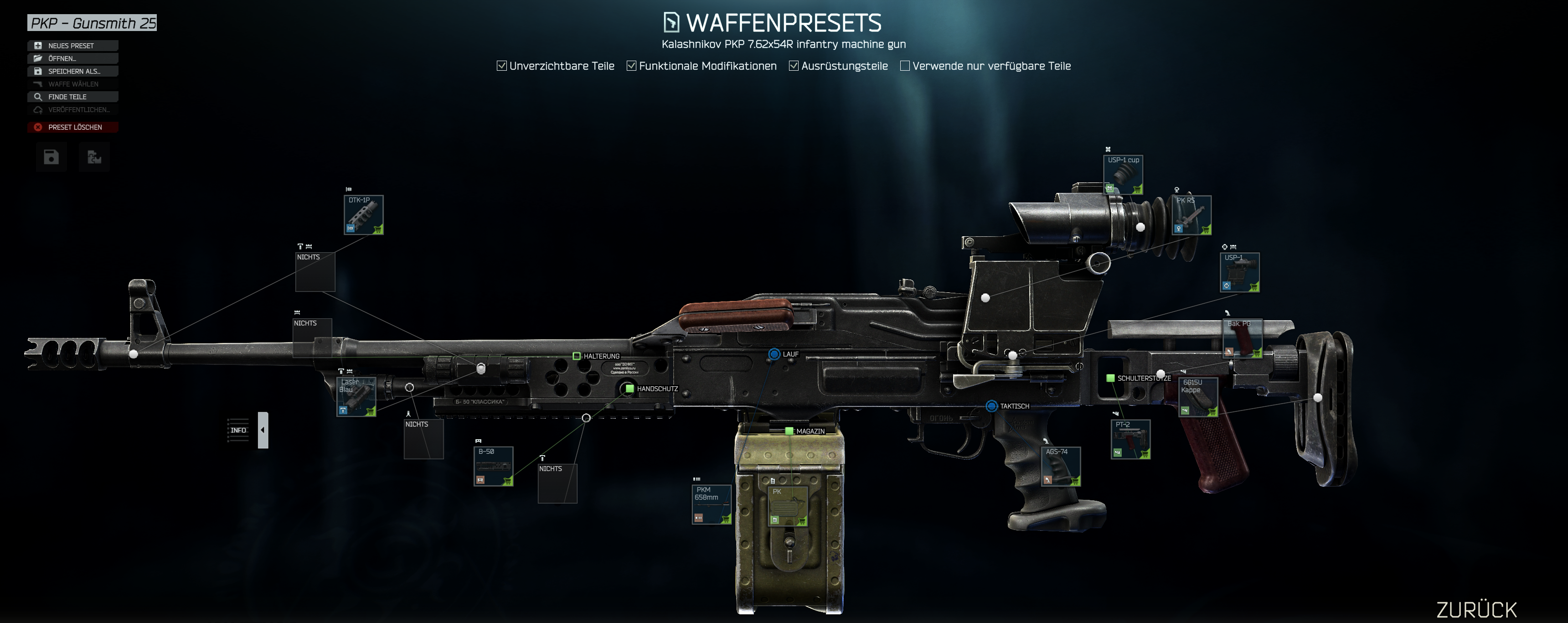The height and width of the screenshot is (623, 1568).
Task: Create a new preset with Neues Preset
Action: pos(72,46)
